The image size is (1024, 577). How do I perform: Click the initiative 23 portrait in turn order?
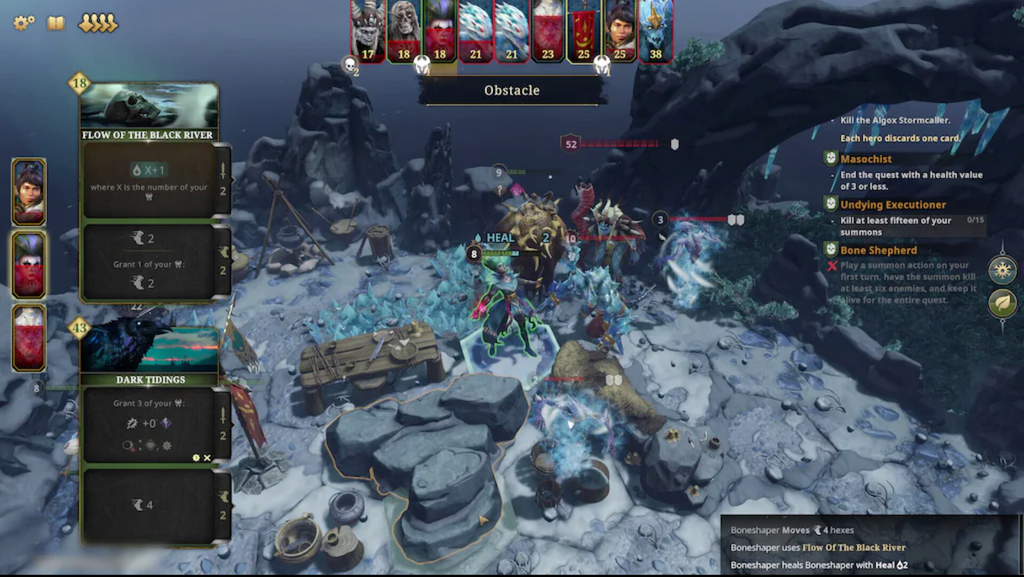(547, 30)
